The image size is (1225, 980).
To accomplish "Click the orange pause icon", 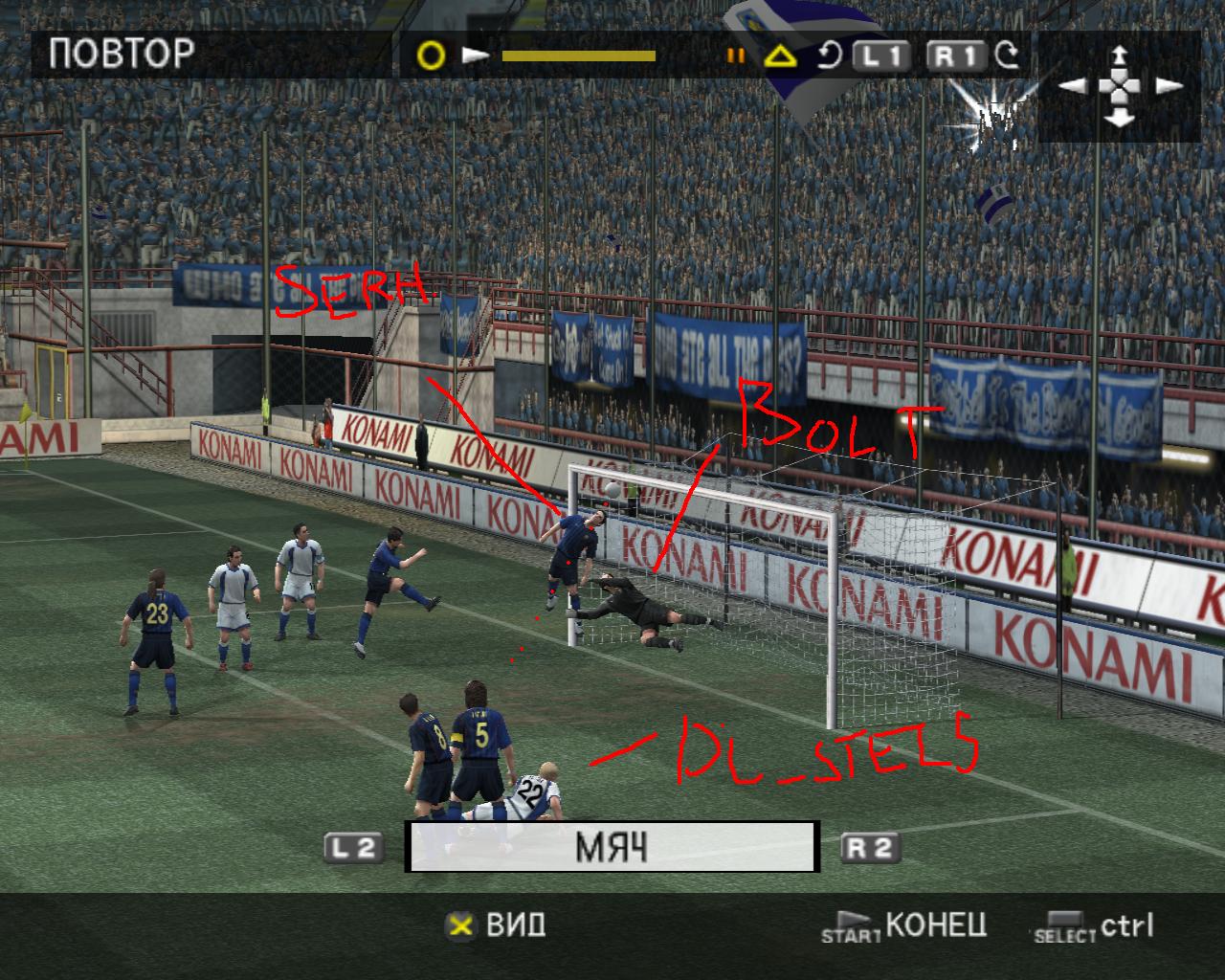I will point(736,56).
